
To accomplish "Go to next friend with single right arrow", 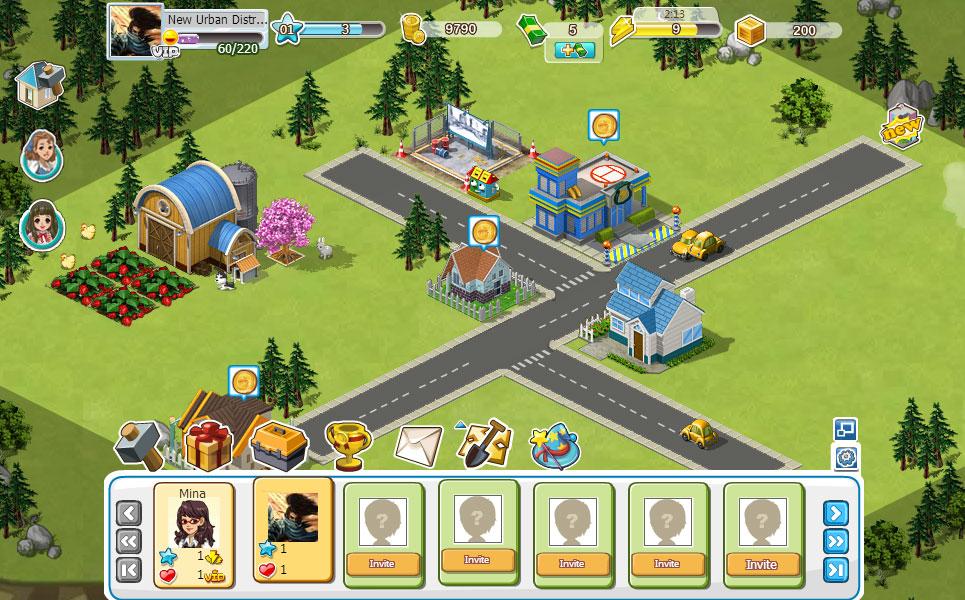I will tap(835, 513).
